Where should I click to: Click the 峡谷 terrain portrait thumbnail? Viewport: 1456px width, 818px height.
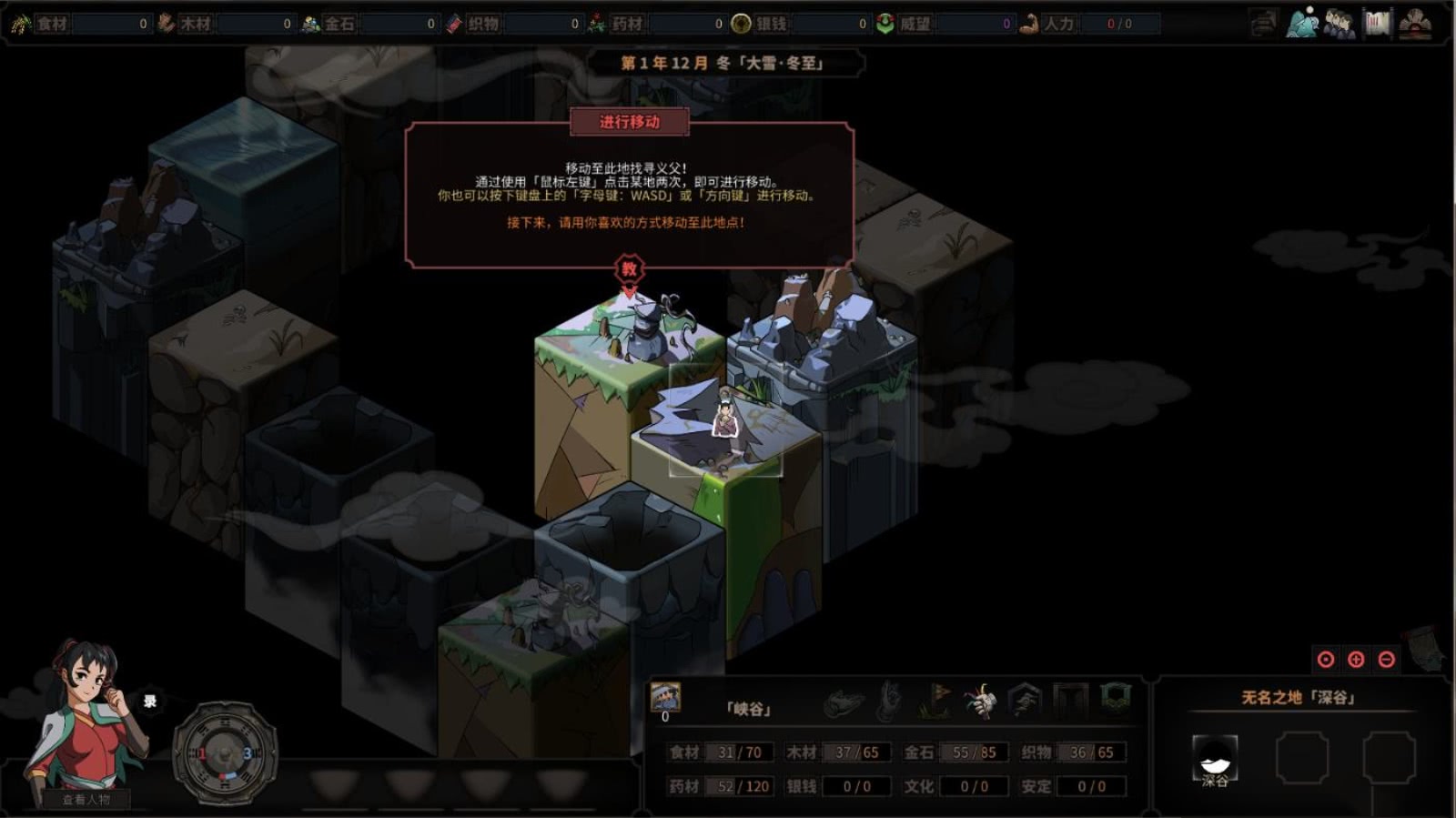click(666, 697)
